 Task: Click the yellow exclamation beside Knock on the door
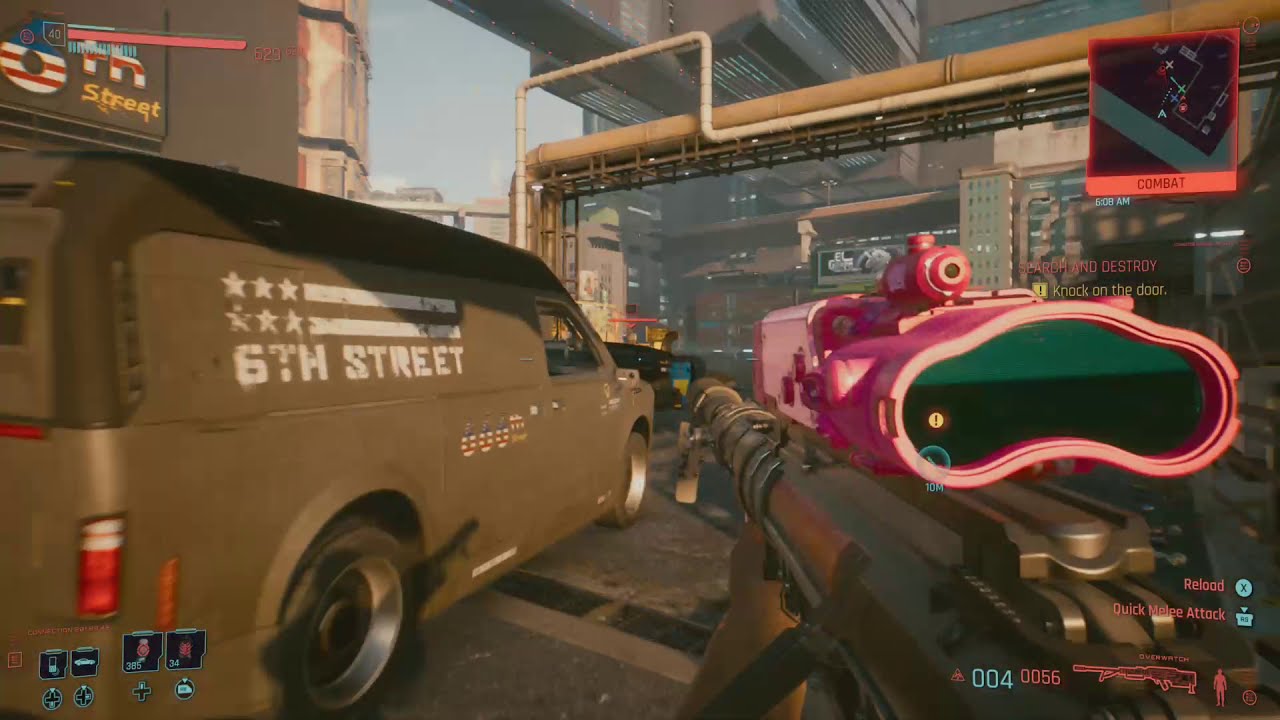tap(1038, 288)
